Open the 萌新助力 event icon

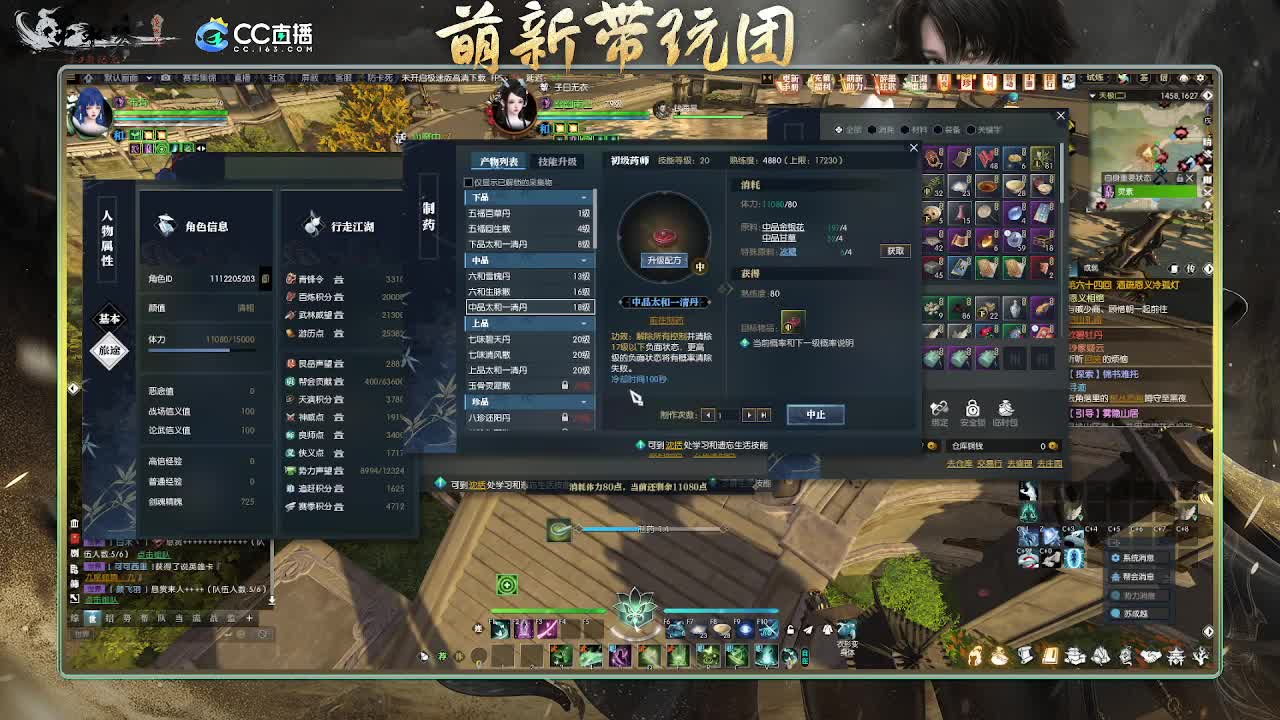[856, 81]
